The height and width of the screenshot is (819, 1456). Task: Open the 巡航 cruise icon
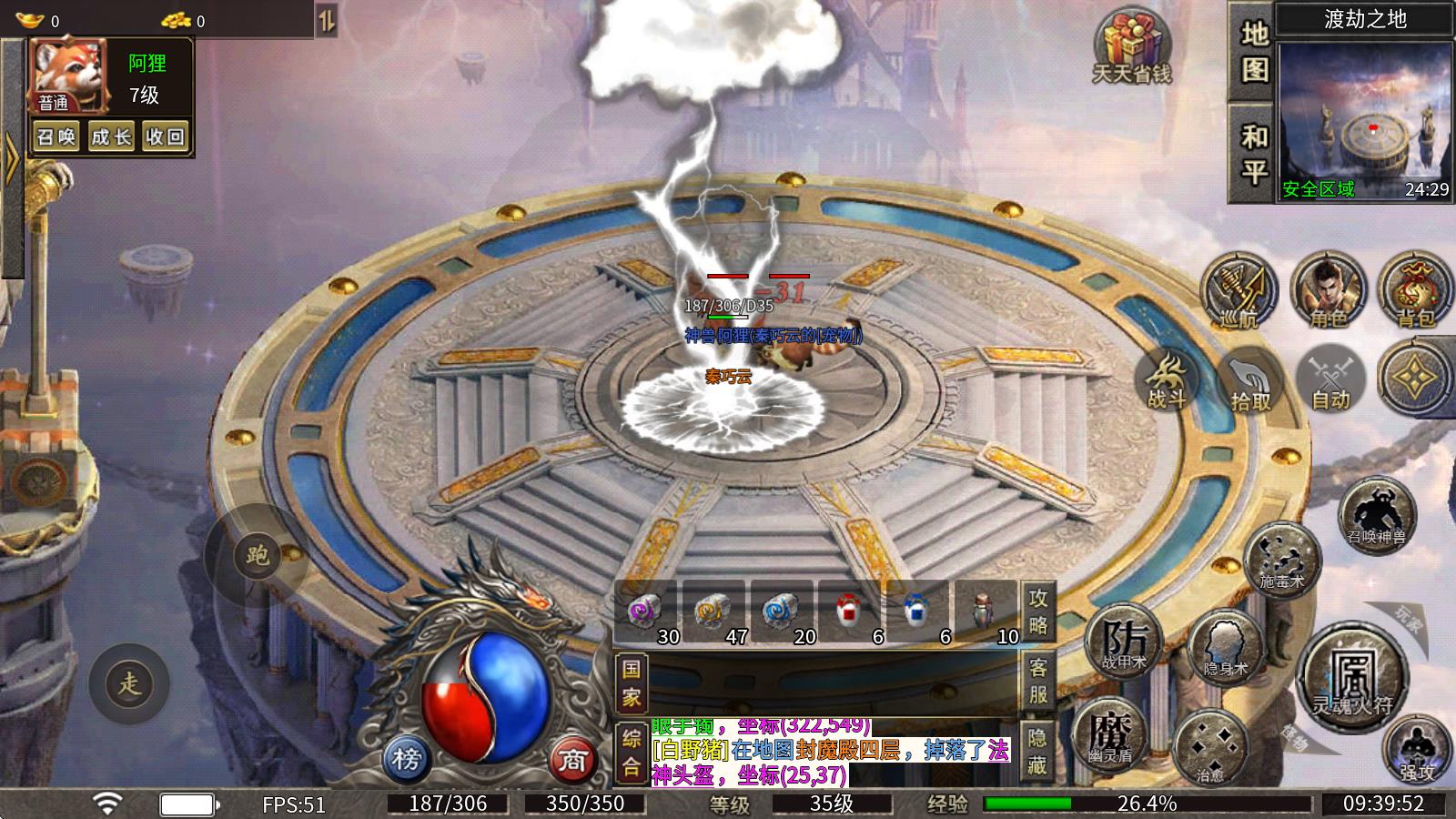coord(1238,289)
